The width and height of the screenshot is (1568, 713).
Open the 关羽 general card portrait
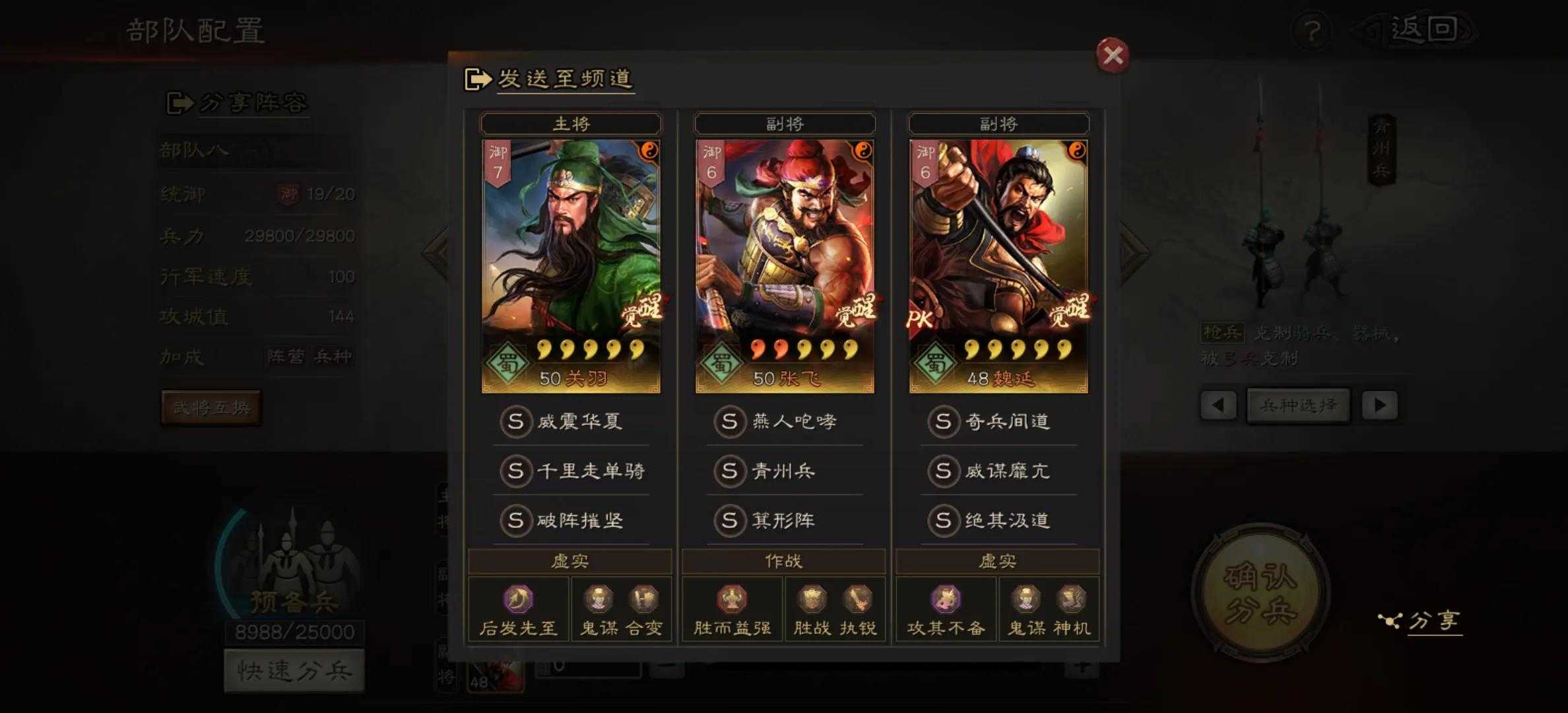572,264
